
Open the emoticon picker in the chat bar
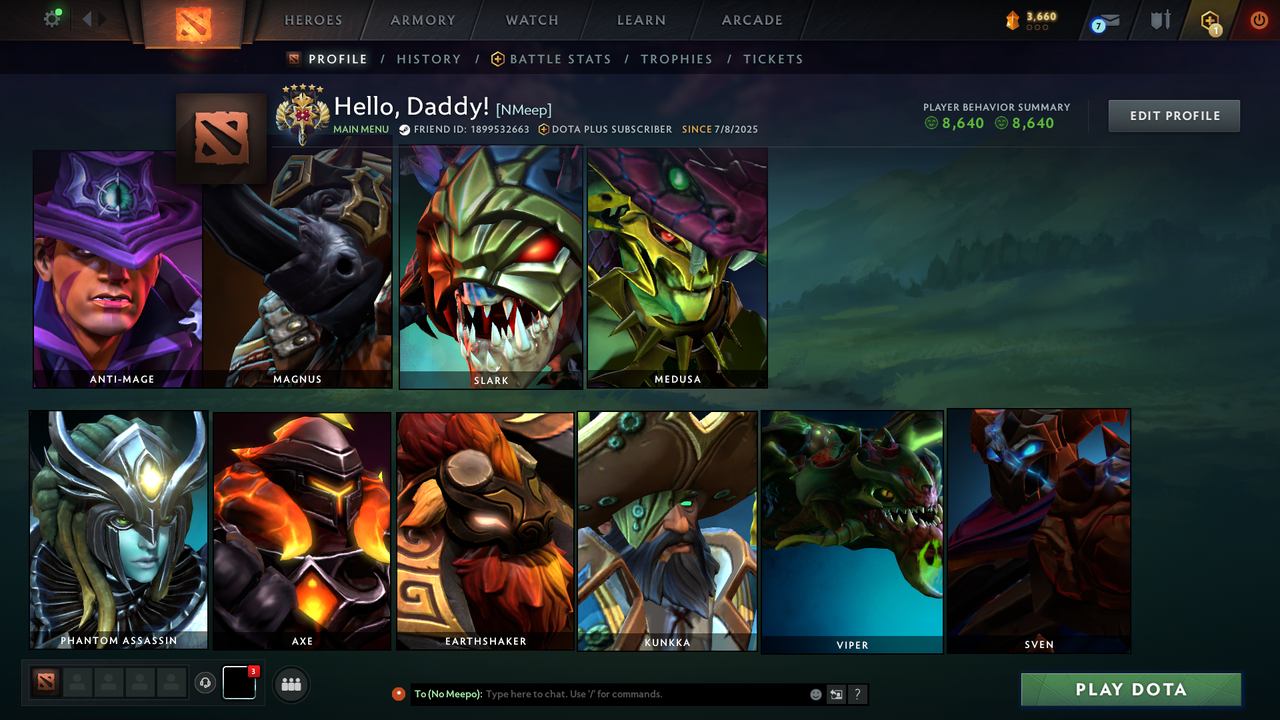tap(815, 693)
